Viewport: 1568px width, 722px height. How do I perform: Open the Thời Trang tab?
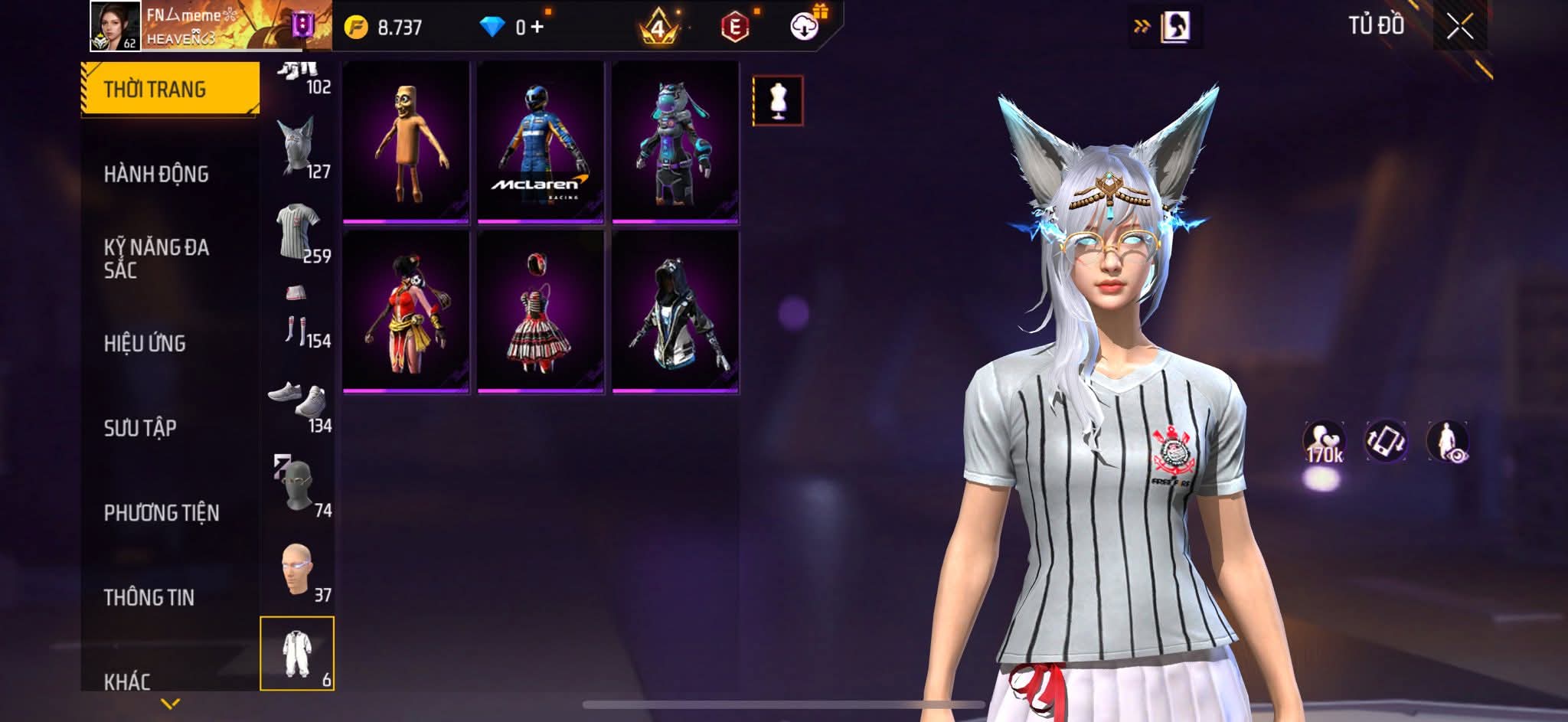169,89
